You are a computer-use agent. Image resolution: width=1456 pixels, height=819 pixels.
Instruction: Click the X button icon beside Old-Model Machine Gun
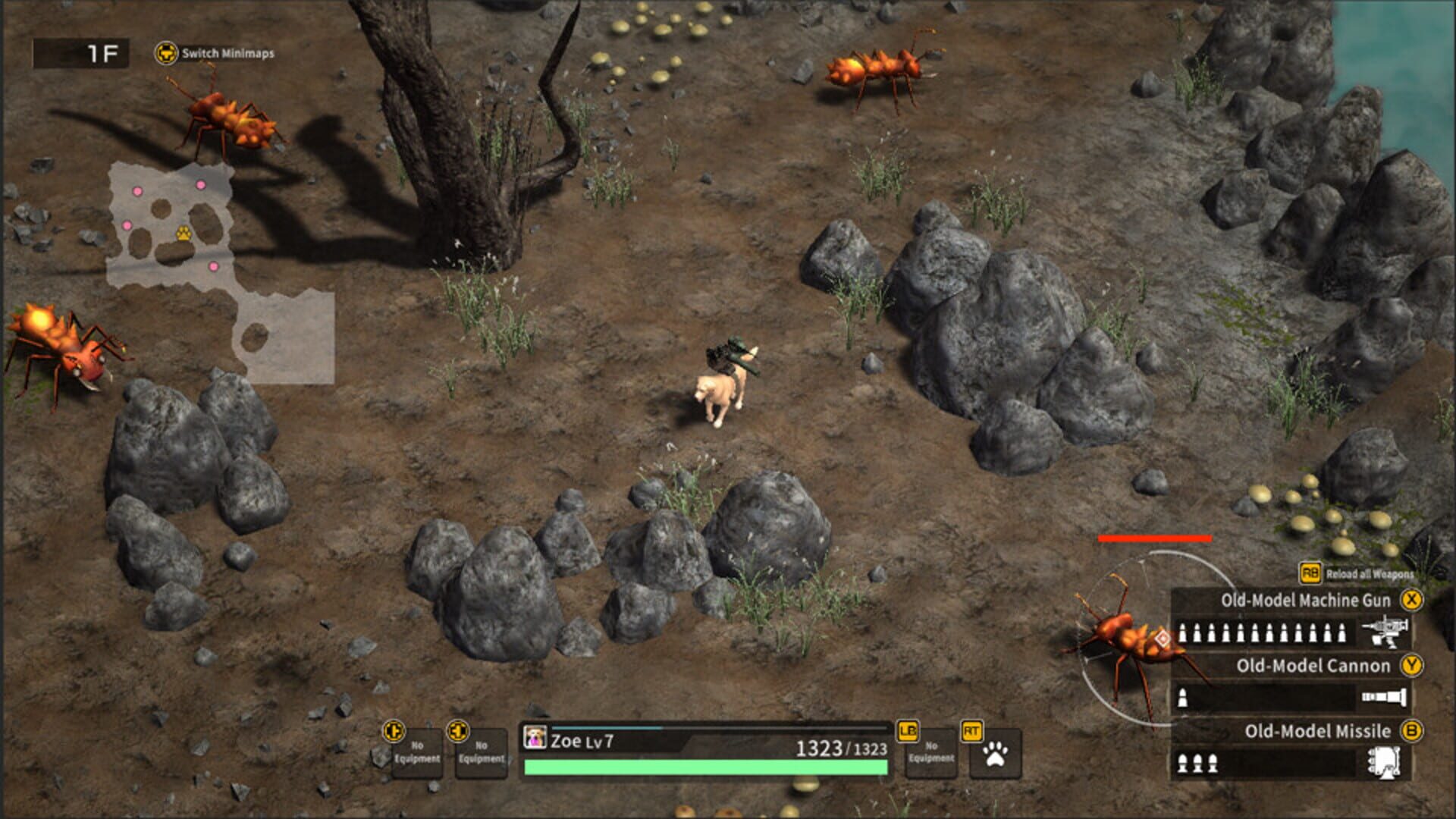pyautogui.click(x=1413, y=598)
